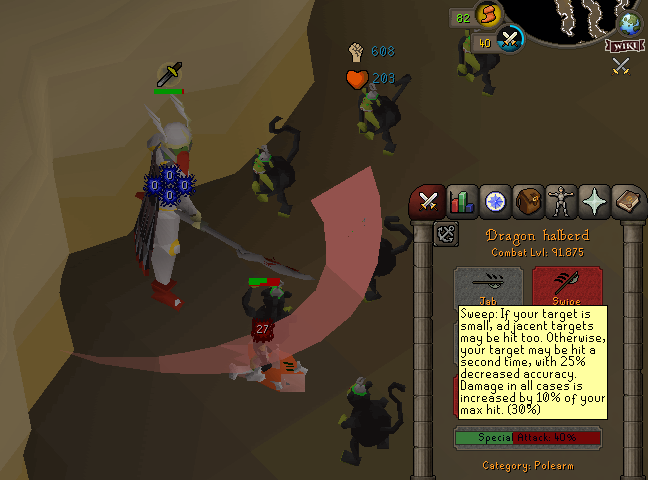
Task: Activate the Special Attack bar
Action: click(528, 437)
